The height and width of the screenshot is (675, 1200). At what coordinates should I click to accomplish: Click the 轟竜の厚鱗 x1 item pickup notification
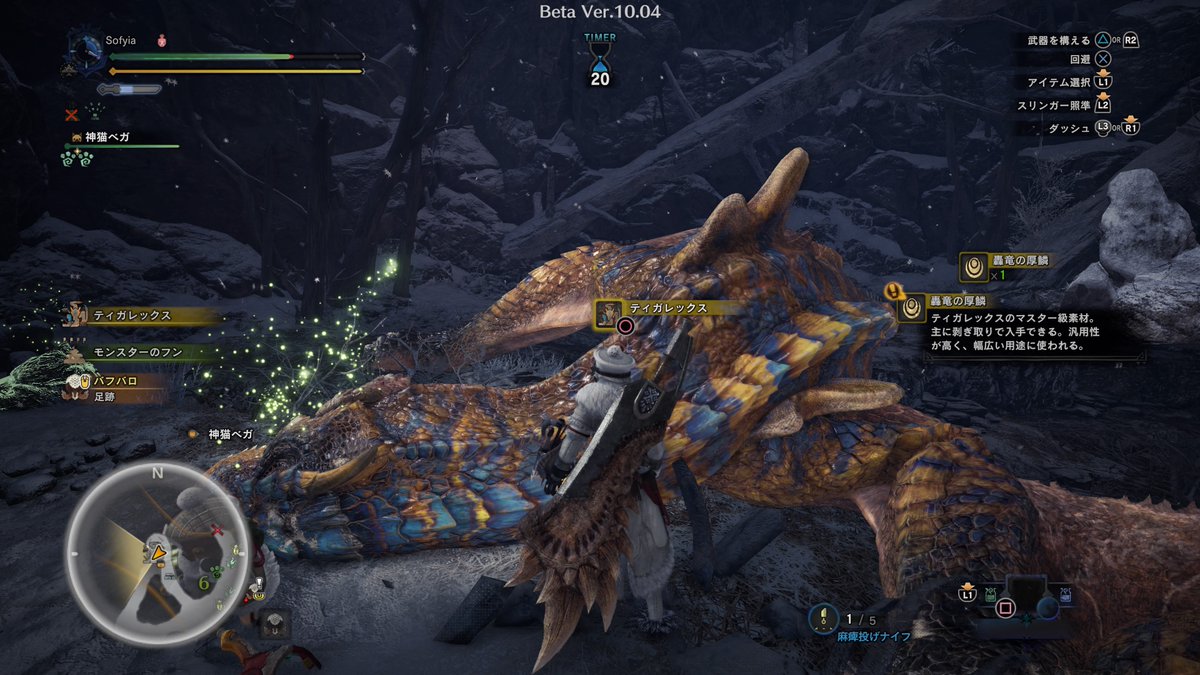pos(1004,267)
